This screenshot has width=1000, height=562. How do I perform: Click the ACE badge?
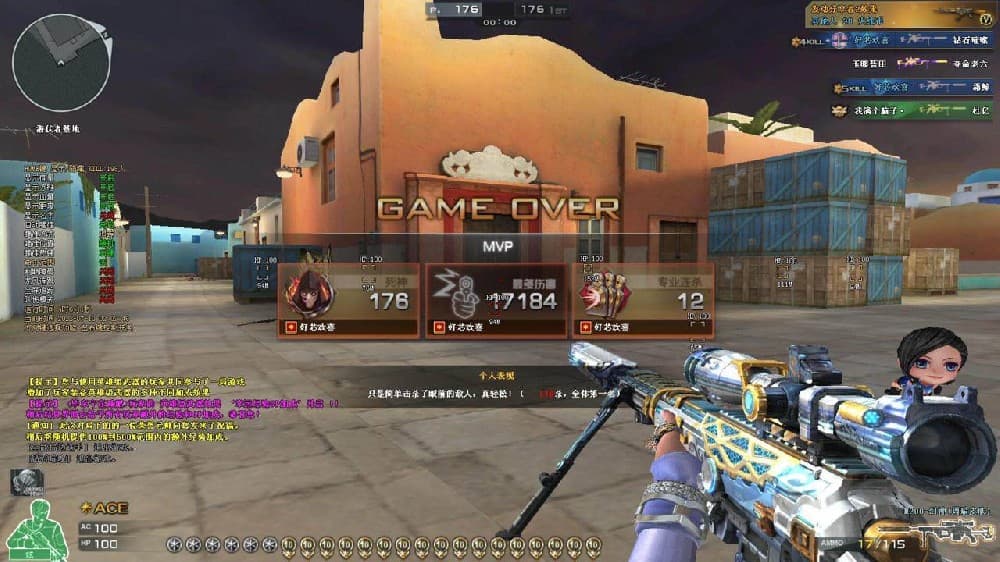point(104,508)
